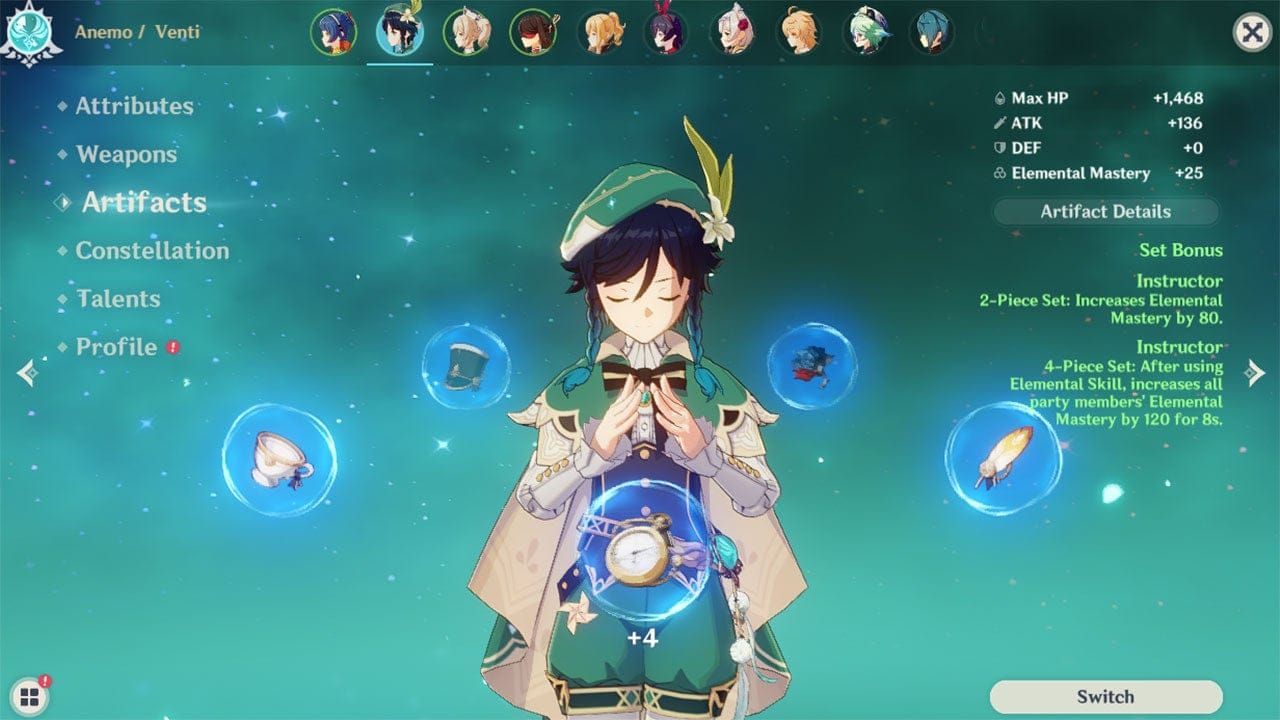
Task: Open the Paimon menu emblem top left
Action: pyautogui.click(x=30, y=30)
